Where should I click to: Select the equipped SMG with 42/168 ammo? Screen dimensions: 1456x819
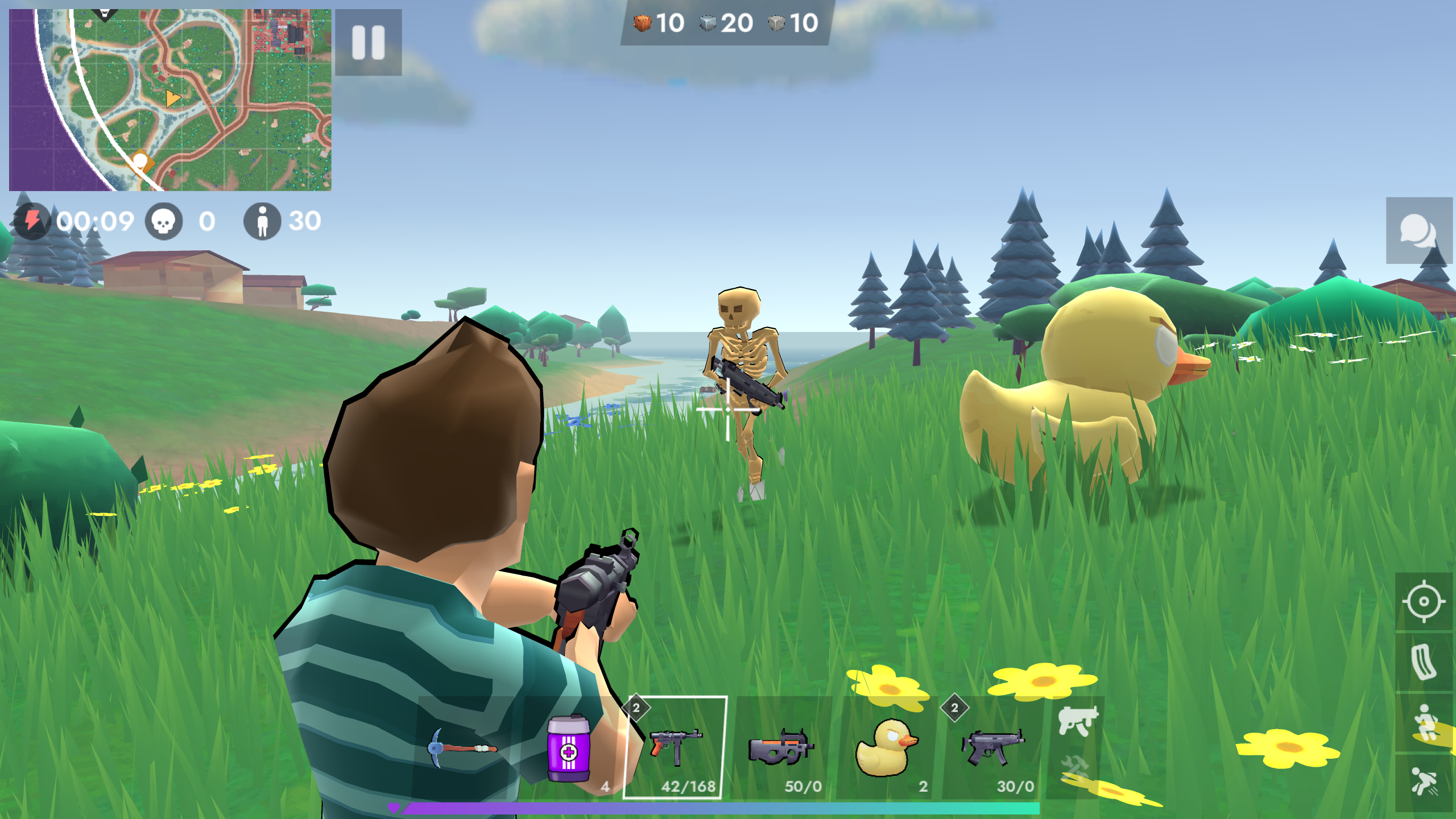coord(677,751)
